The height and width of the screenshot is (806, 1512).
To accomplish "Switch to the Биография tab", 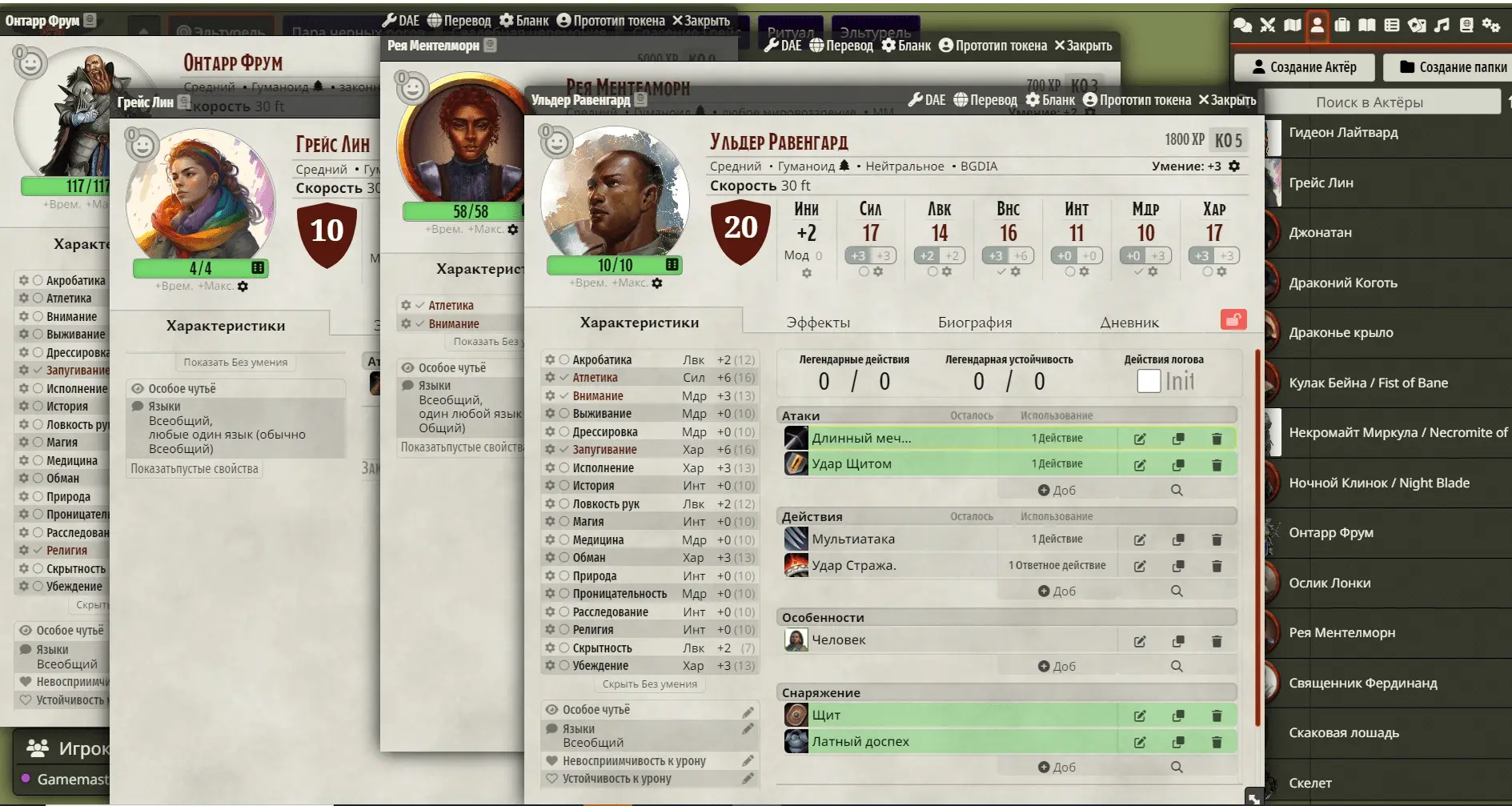I will [975, 323].
